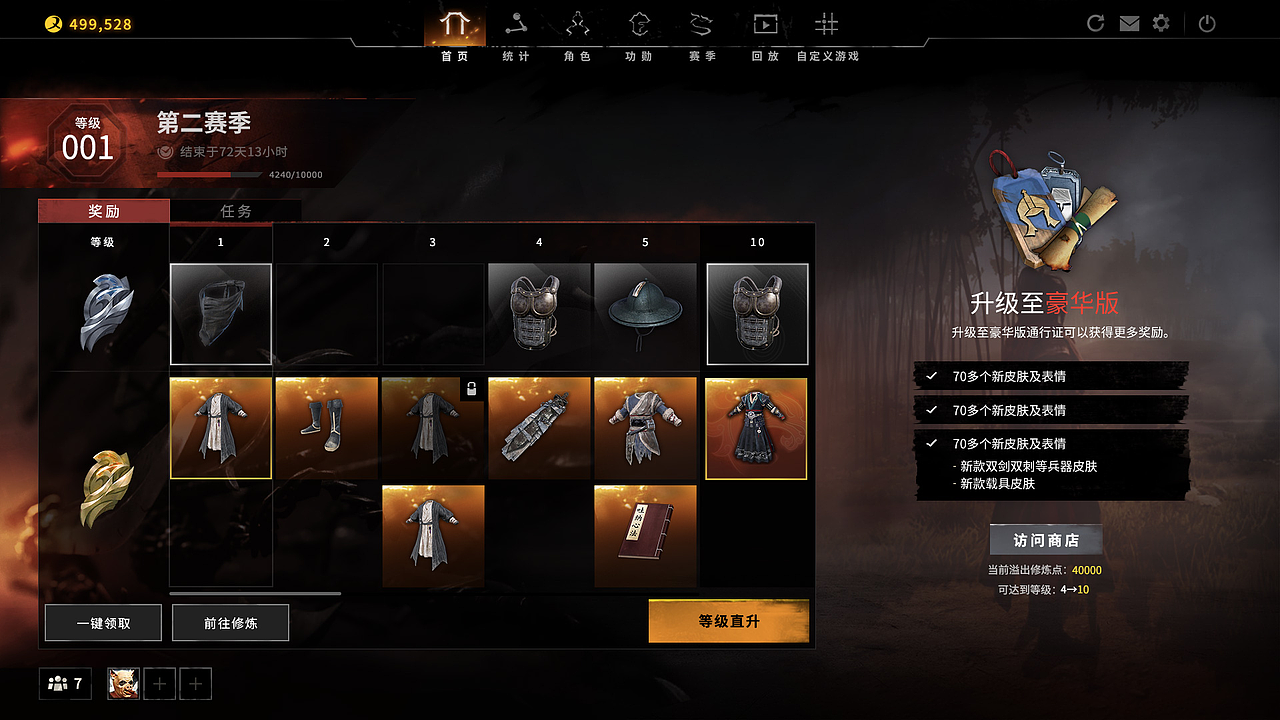Screen dimensions: 1280x720
Task: Click the 前往修炼 button
Action: click(x=230, y=623)
